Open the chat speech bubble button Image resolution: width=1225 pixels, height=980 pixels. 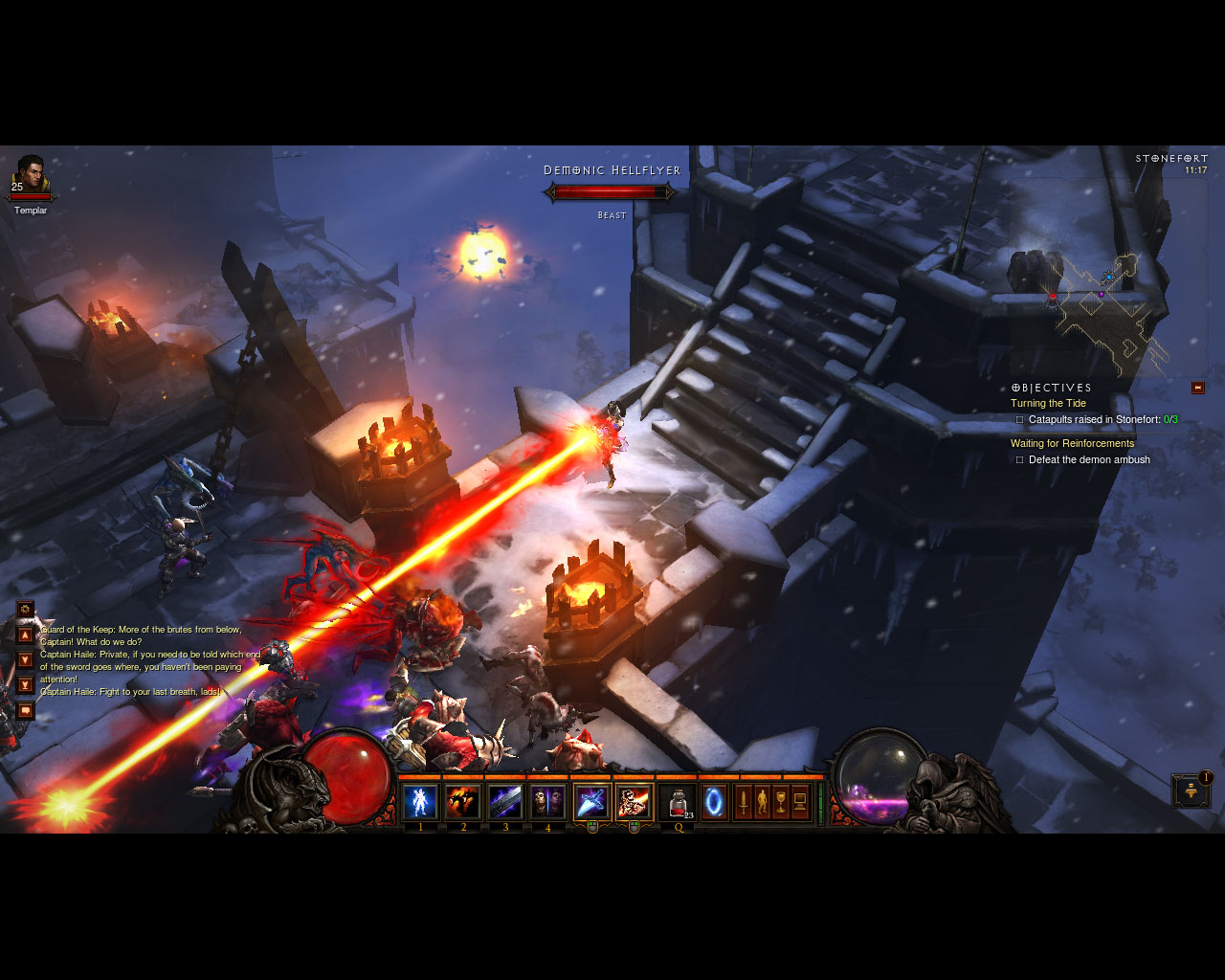tap(26, 710)
